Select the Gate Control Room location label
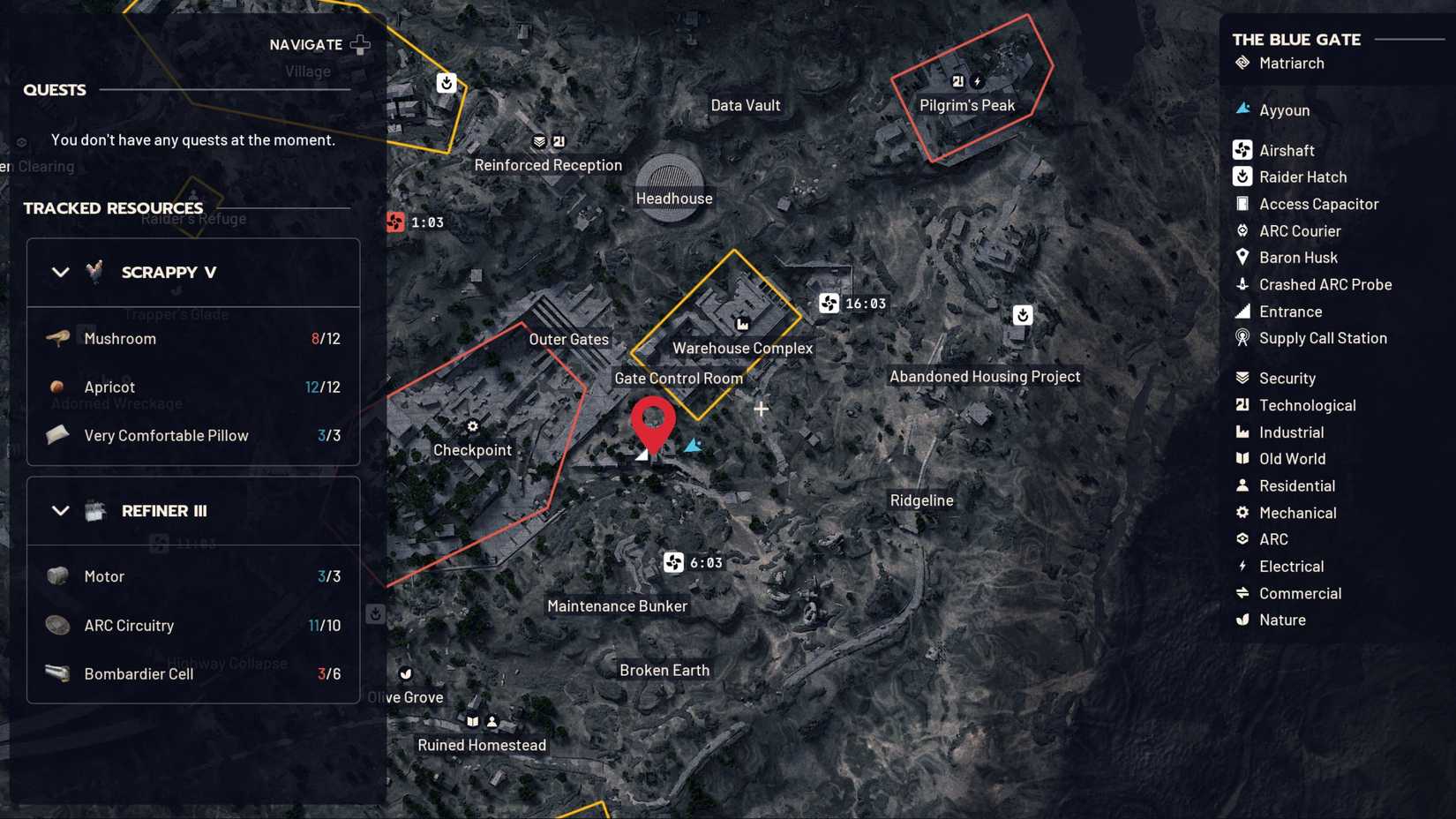 [x=678, y=378]
